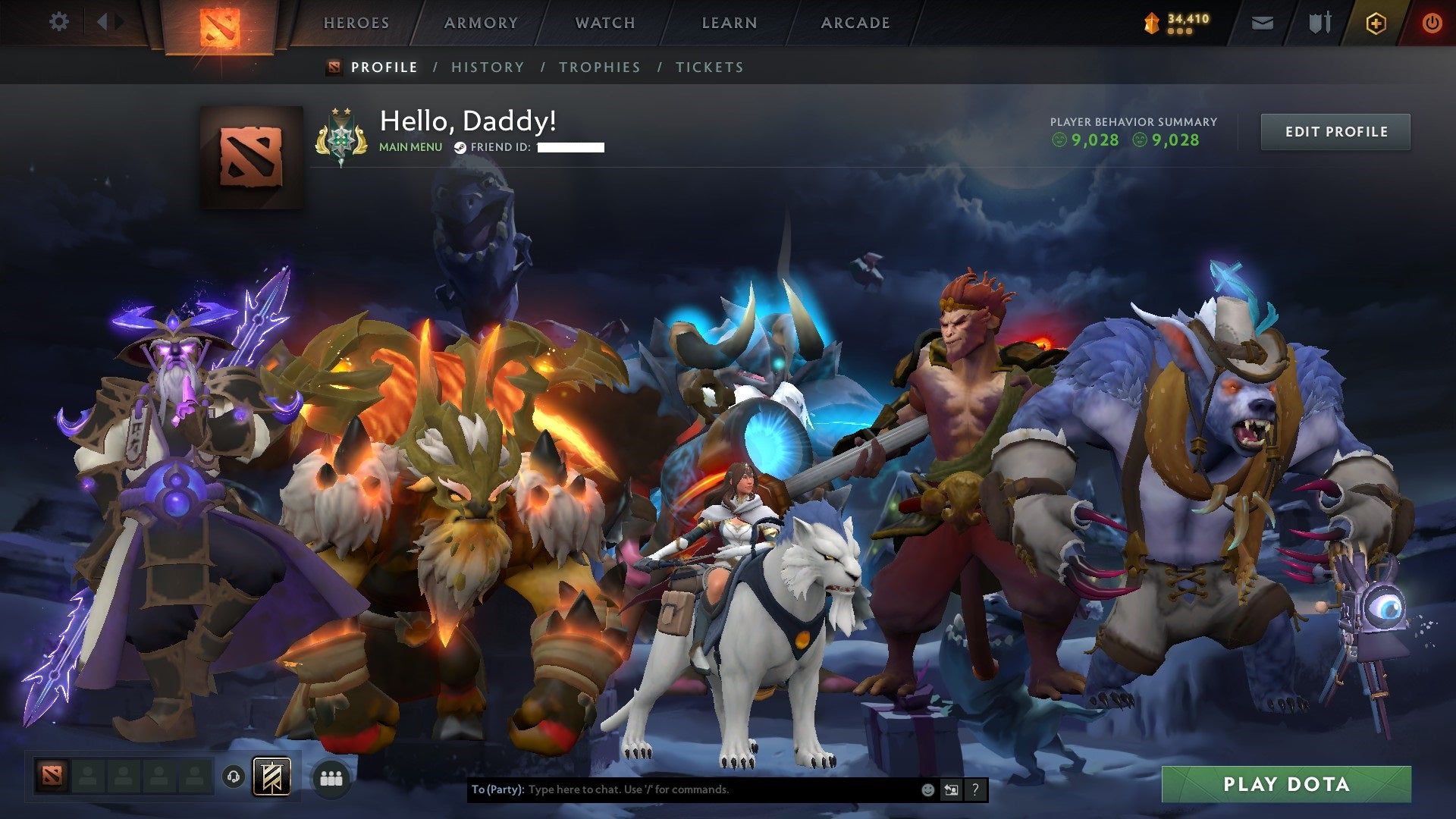1456x819 pixels.
Task: Expand the forward navigation arrow
Action: tap(118, 22)
